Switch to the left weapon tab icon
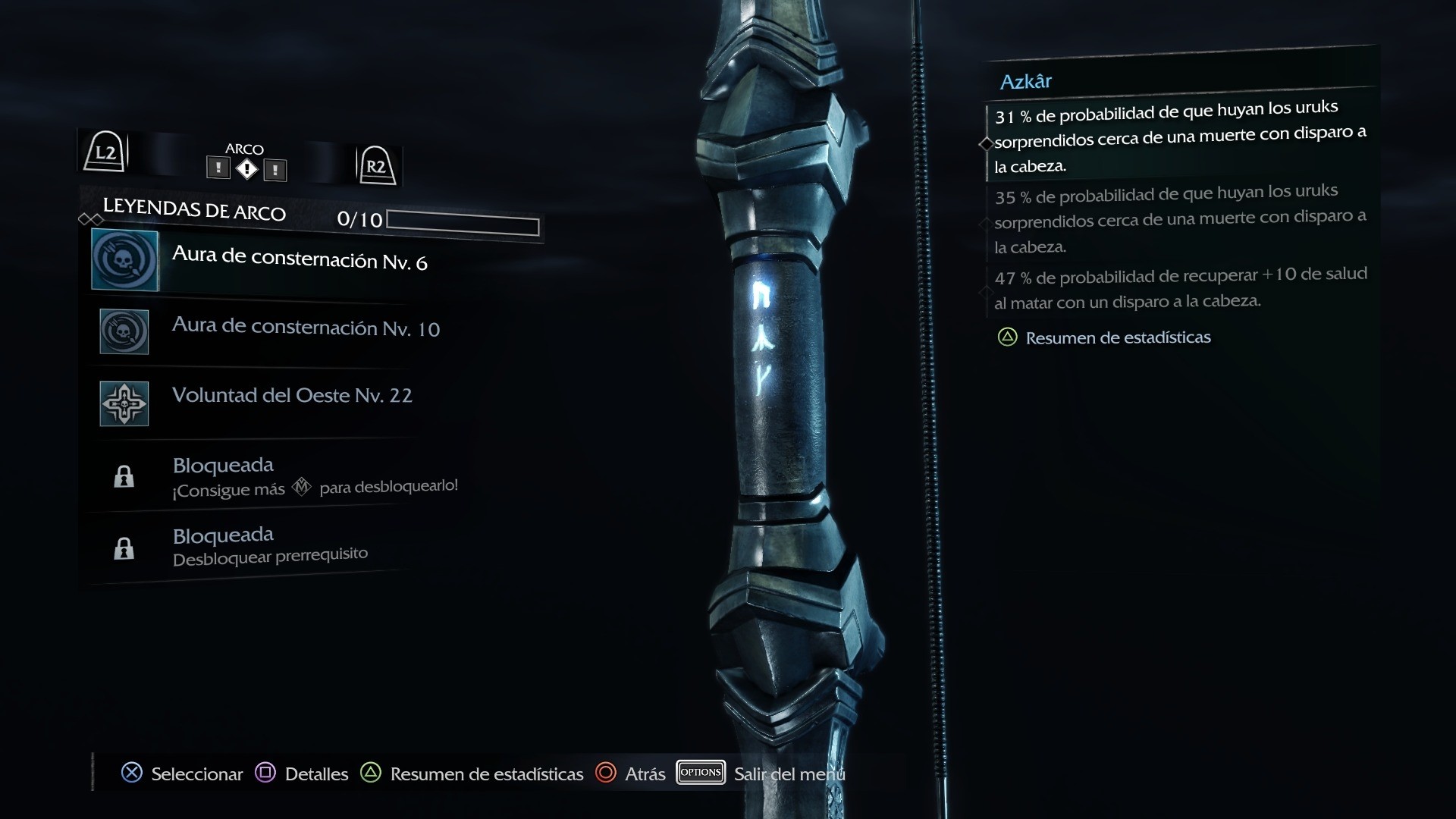 point(218,168)
